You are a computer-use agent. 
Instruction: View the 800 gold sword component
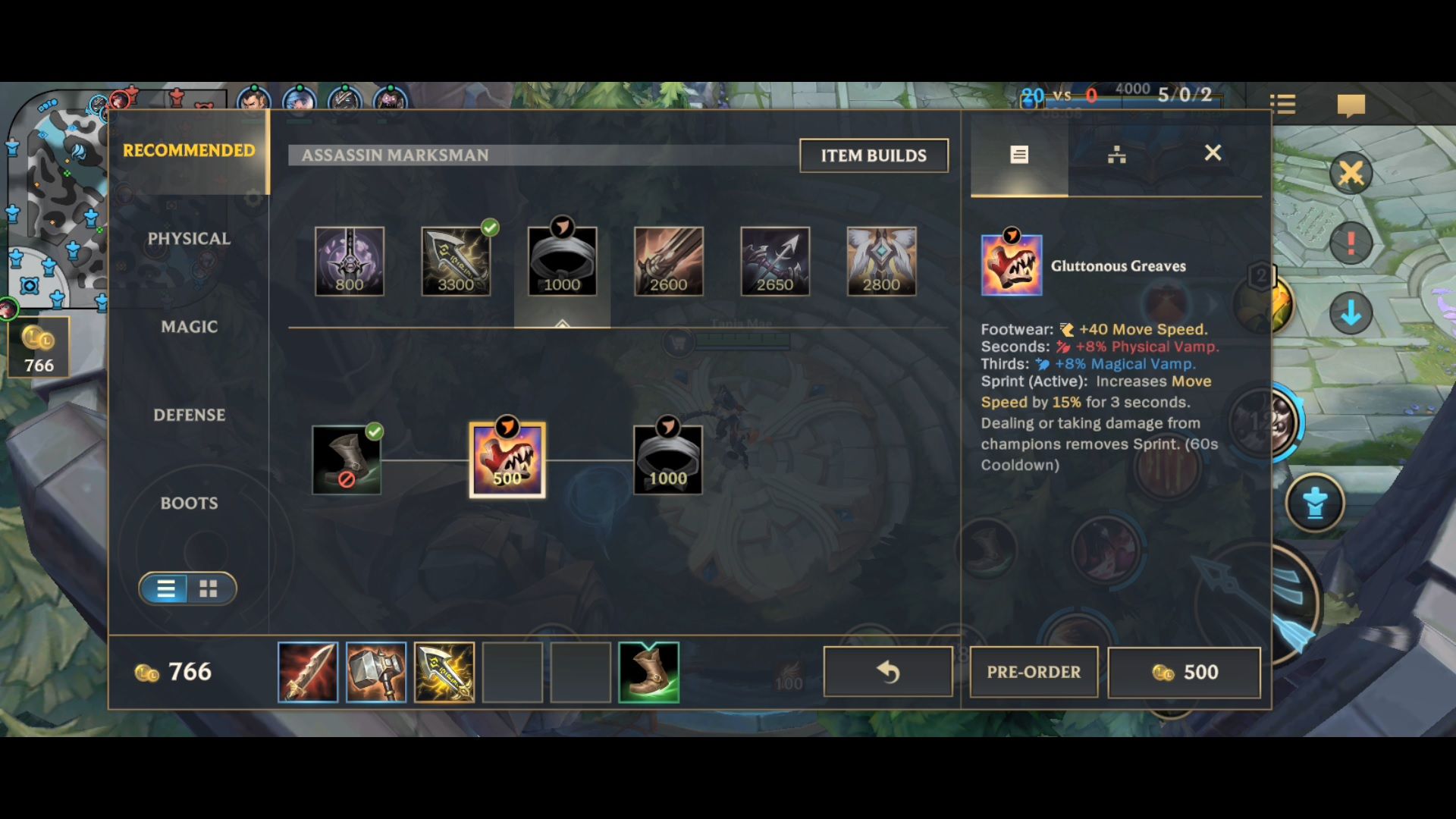[350, 262]
